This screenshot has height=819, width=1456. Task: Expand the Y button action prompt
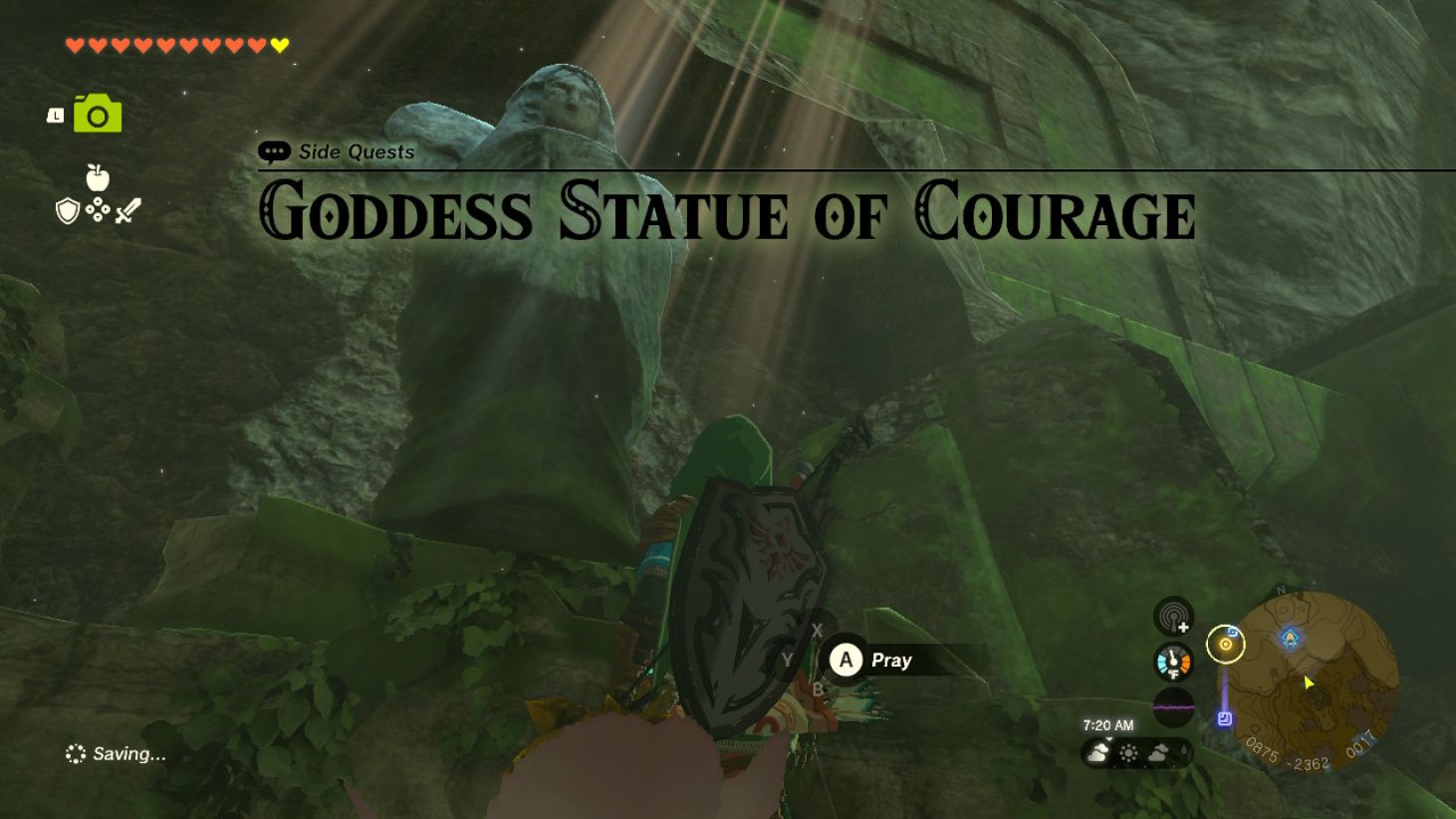pos(789,659)
